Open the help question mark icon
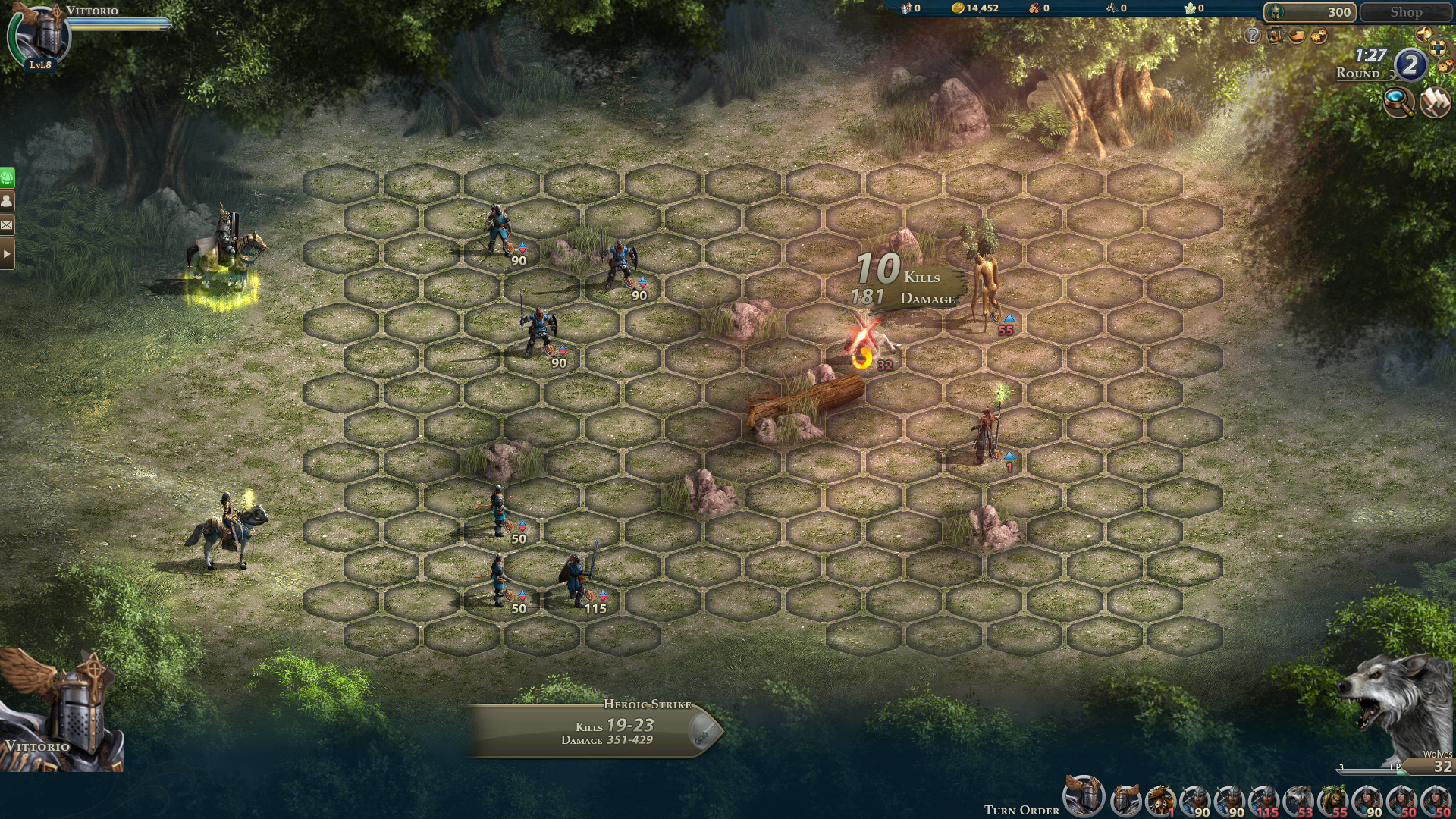The width and height of the screenshot is (1456, 819). (x=1254, y=36)
